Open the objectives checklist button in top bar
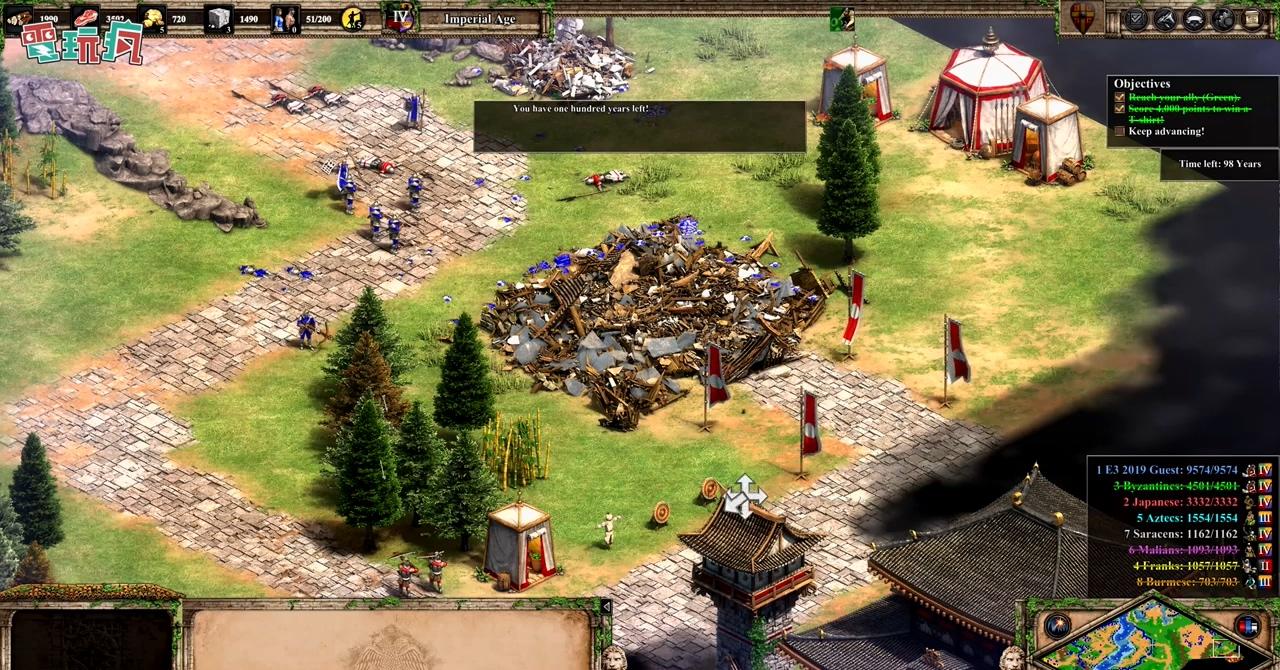 pos(1136,18)
